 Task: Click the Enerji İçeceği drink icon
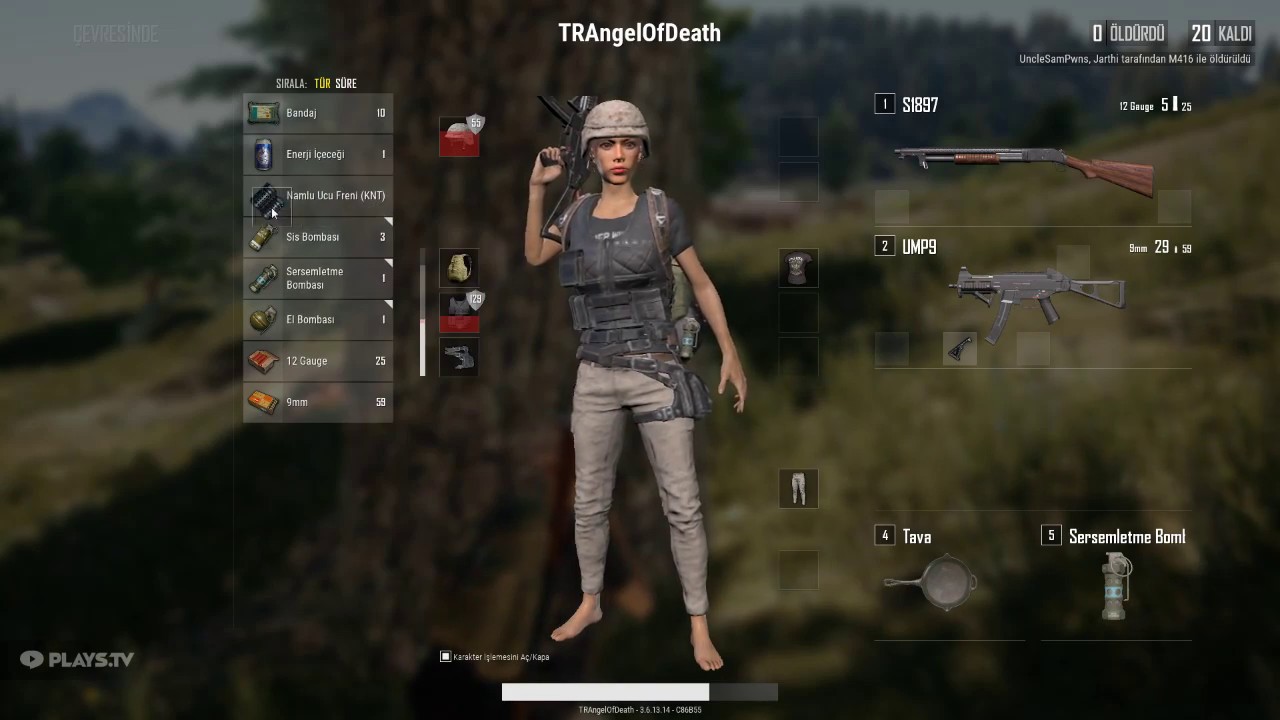[263, 154]
